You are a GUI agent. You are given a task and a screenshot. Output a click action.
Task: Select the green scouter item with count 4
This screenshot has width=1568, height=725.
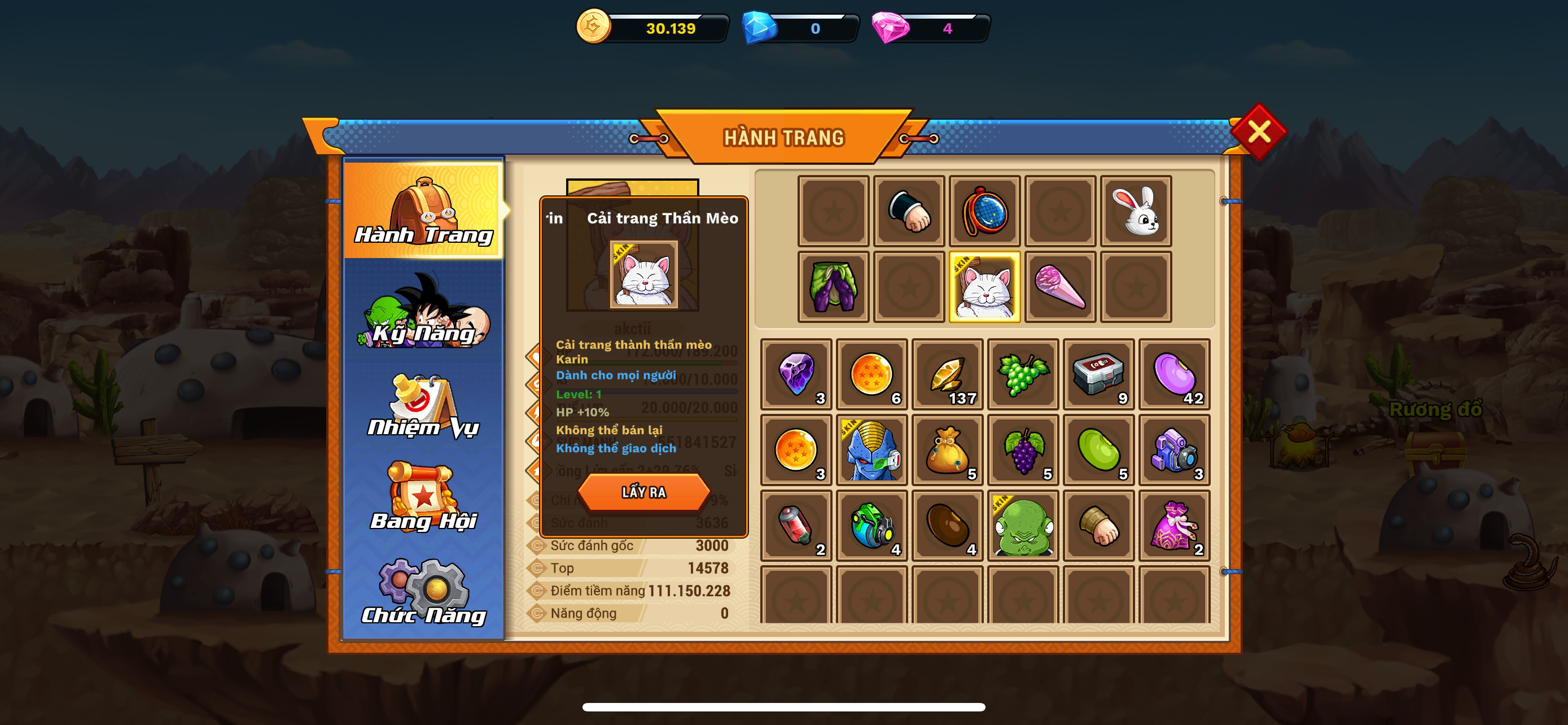tap(871, 525)
